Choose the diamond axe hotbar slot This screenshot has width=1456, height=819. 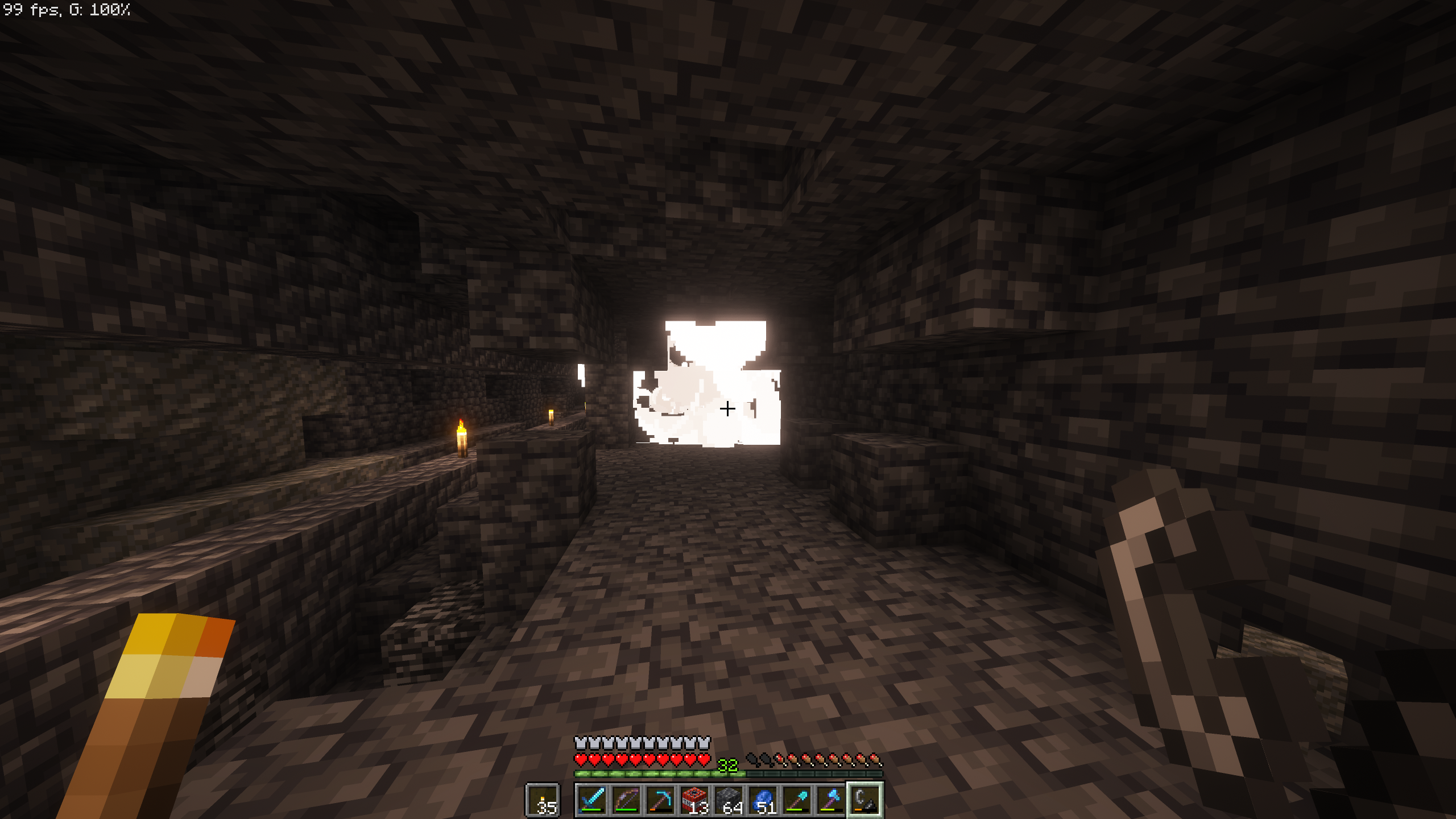[x=831, y=800]
